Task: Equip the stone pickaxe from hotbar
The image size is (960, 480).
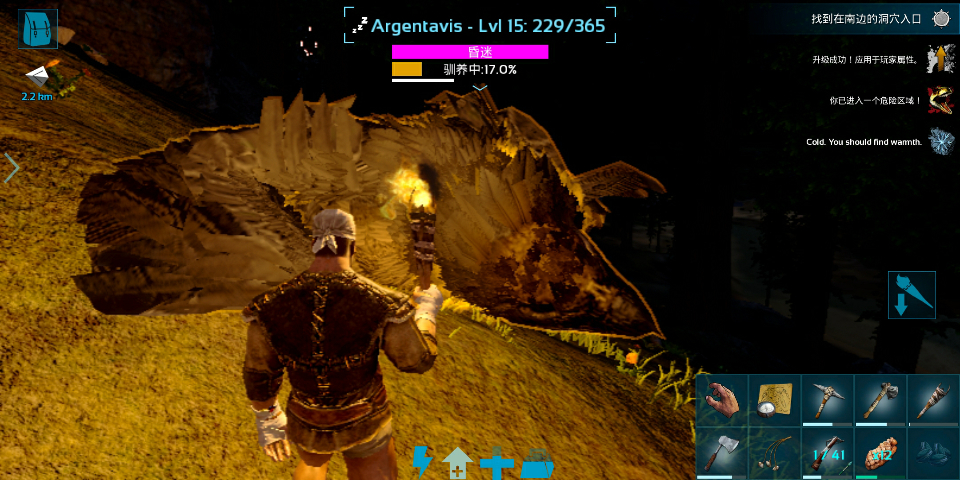Action: (x=826, y=400)
